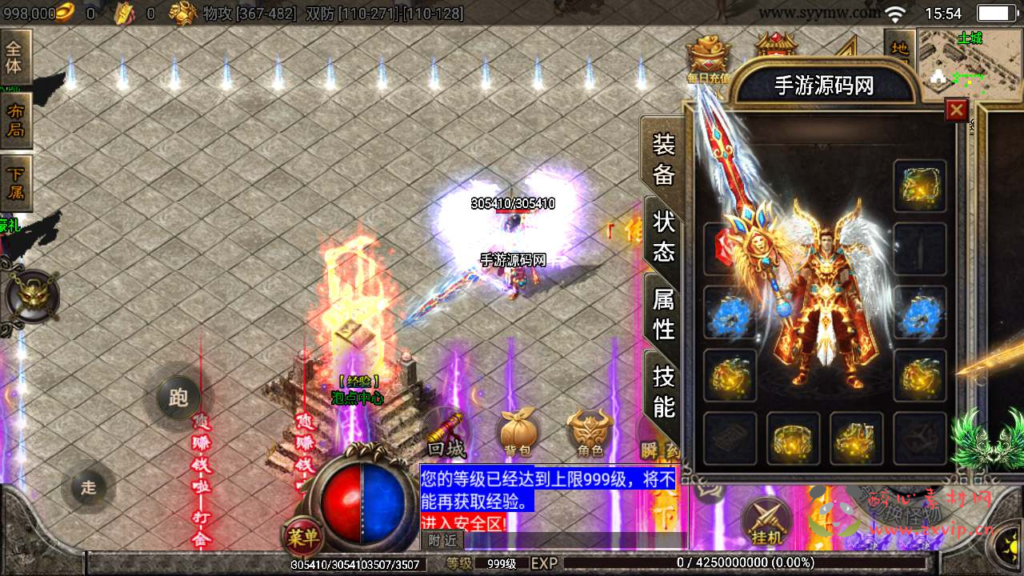Close the character equipment panel
The height and width of the screenshot is (576, 1024).
957,110
